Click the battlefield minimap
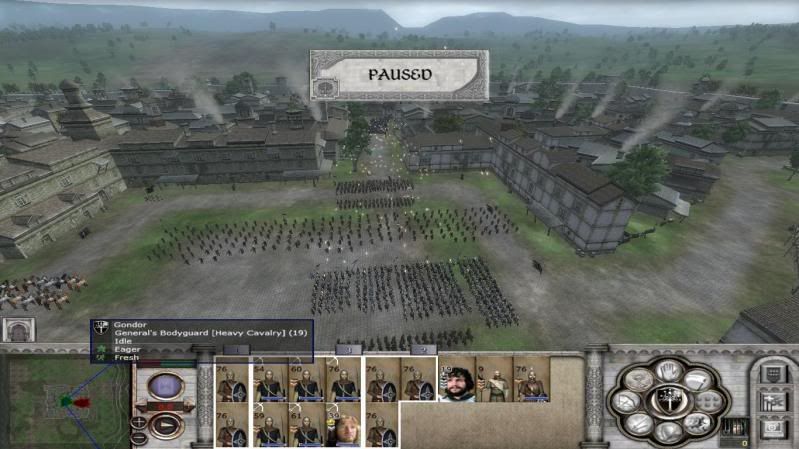Image resolution: width=799 pixels, height=449 pixels. coord(67,402)
